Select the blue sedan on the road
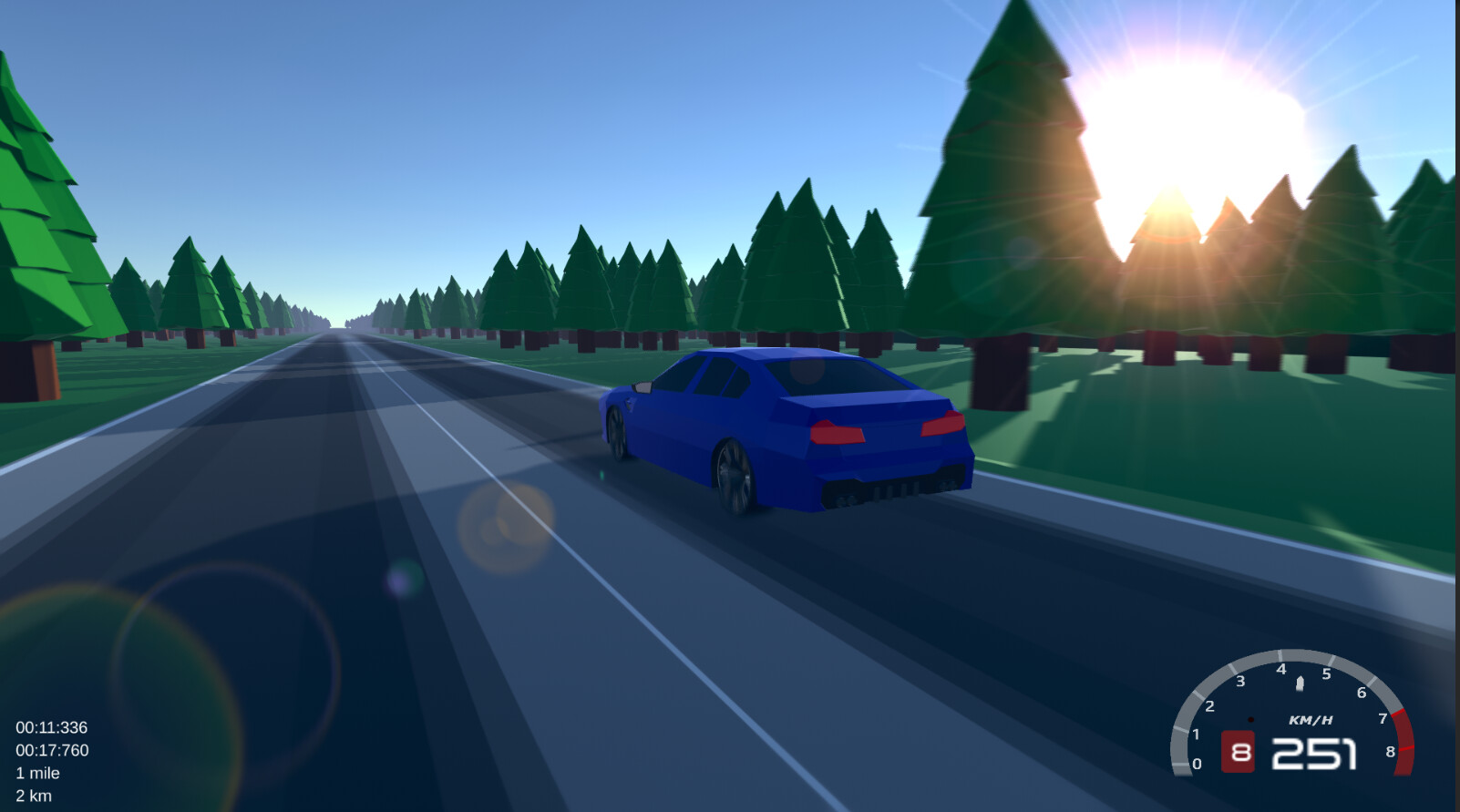Image resolution: width=1460 pixels, height=812 pixels. coord(793,428)
